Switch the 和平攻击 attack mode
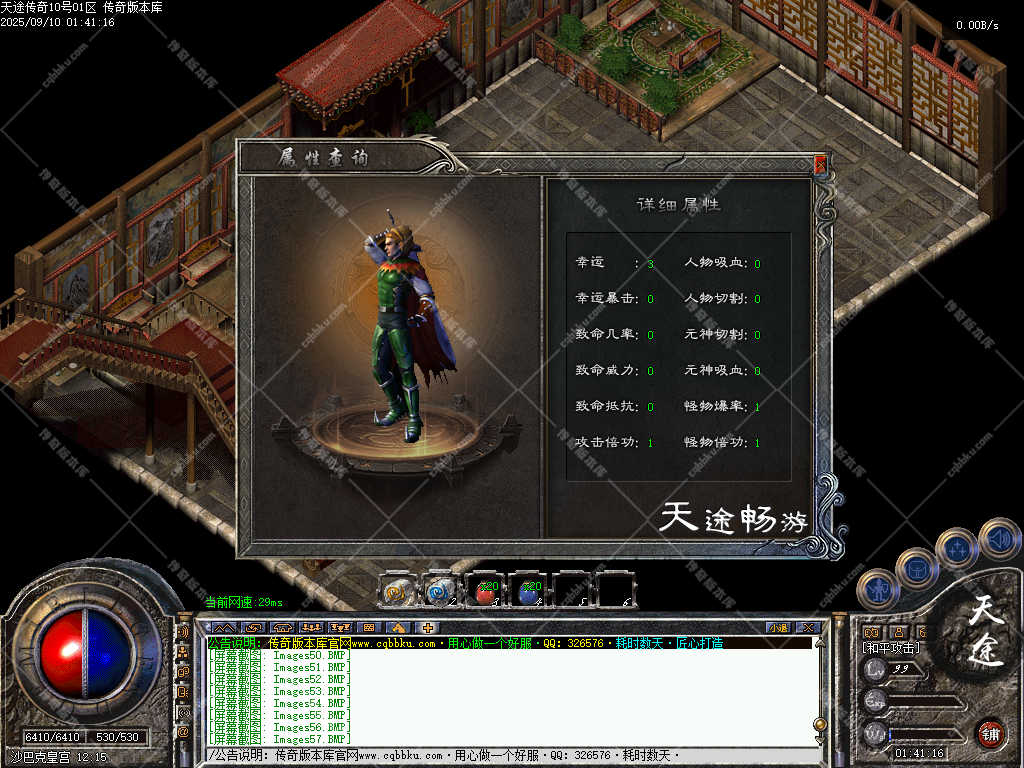This screenshot has height=768, width=1024. point(892,648)
